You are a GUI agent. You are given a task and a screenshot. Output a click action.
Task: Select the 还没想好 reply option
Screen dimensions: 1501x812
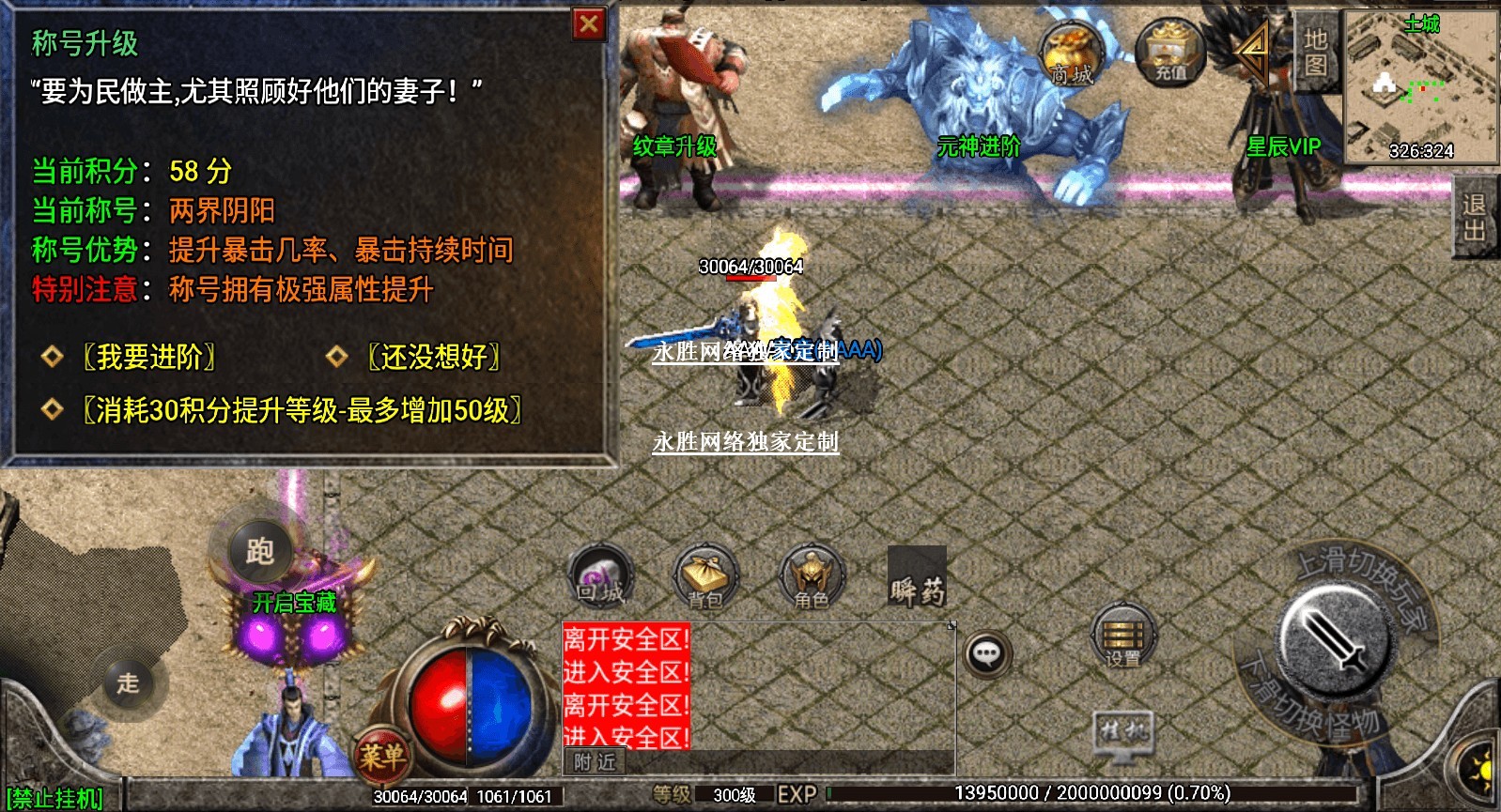pyautogui.click(x=433, y=357)
